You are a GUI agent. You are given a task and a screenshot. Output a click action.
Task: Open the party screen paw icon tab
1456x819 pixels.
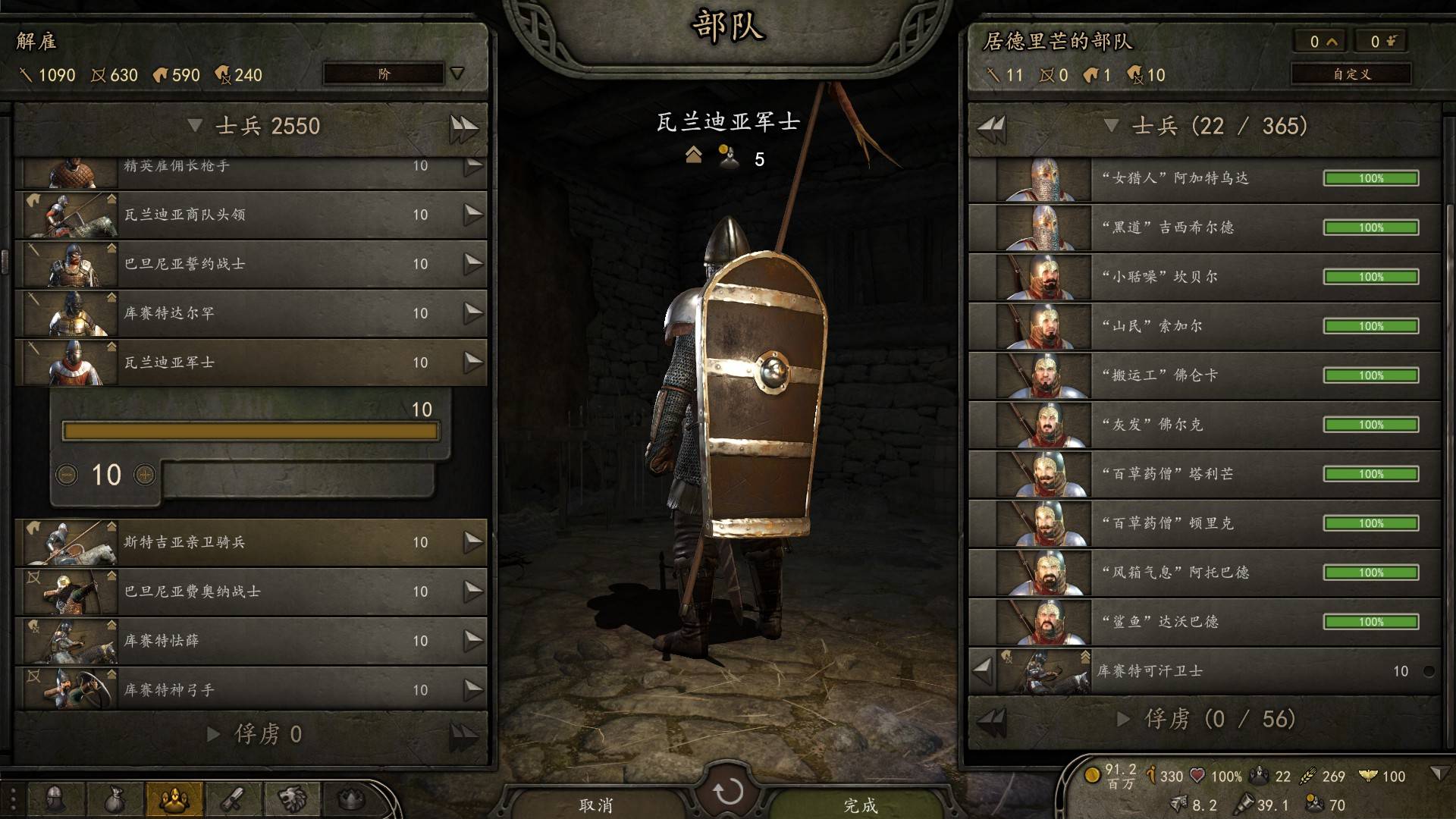point(174,799)
